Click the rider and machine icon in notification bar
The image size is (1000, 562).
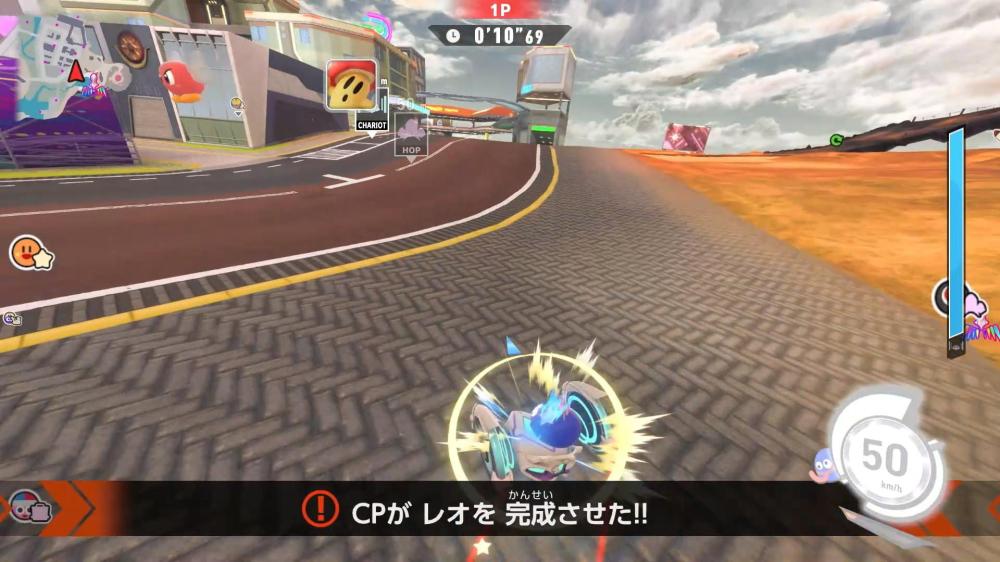click(x=32, y=507)
